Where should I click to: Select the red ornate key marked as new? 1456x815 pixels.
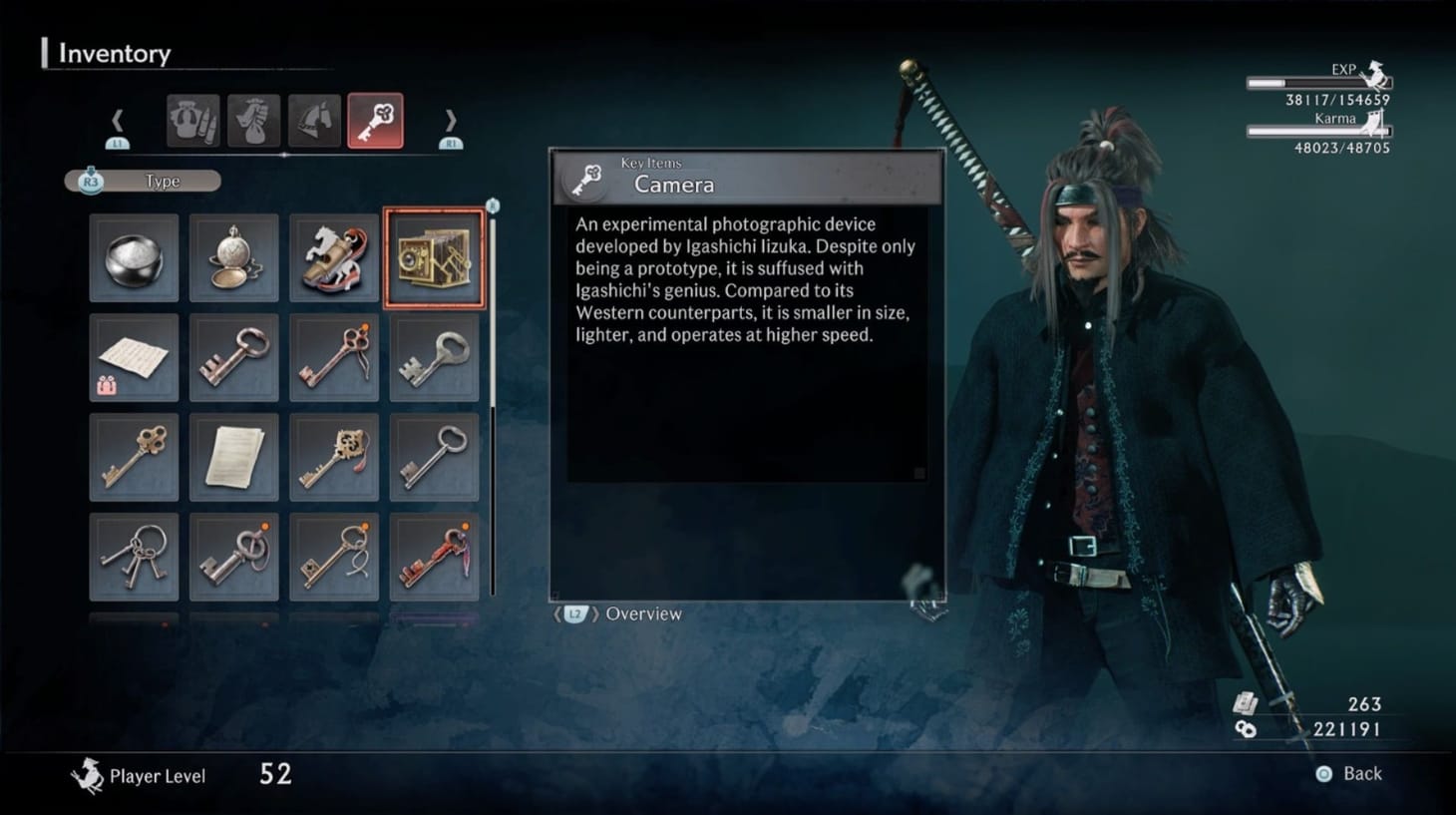click(434, 556)
